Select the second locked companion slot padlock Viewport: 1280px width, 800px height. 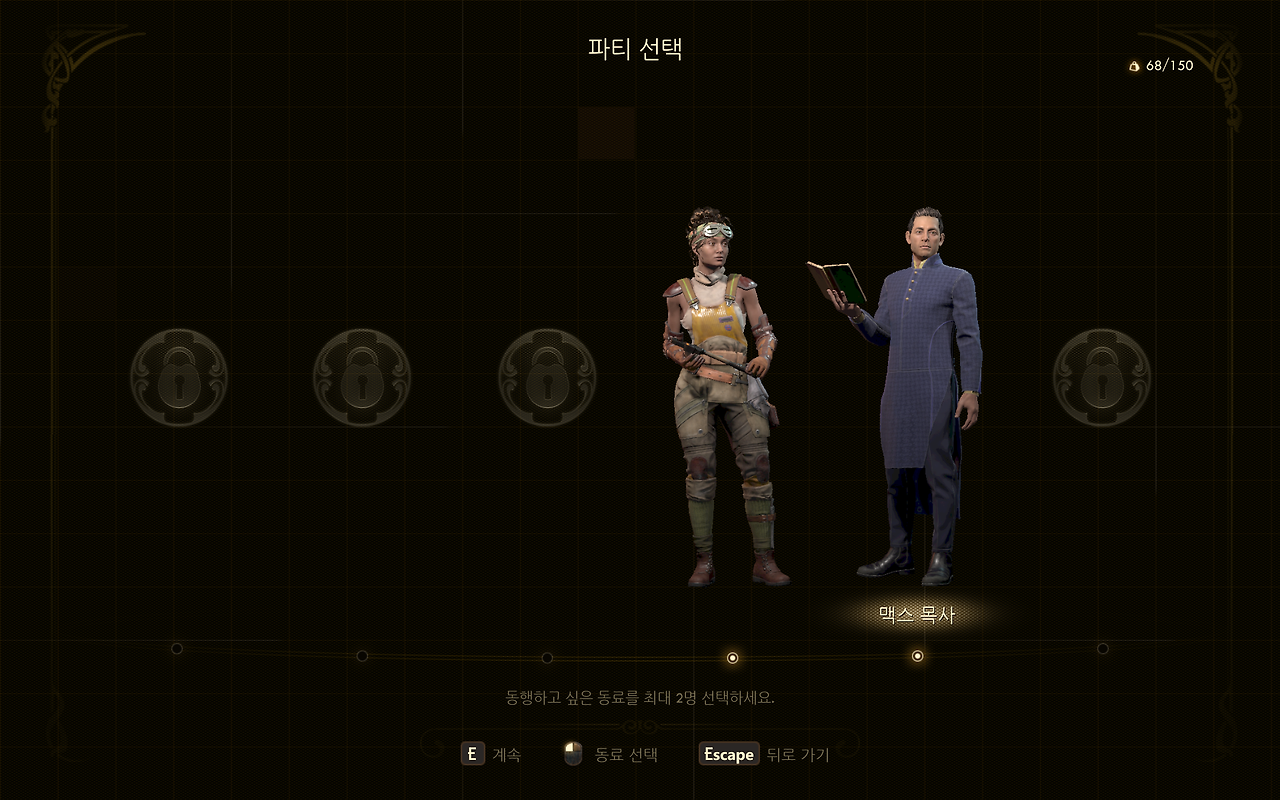point(363,380)
